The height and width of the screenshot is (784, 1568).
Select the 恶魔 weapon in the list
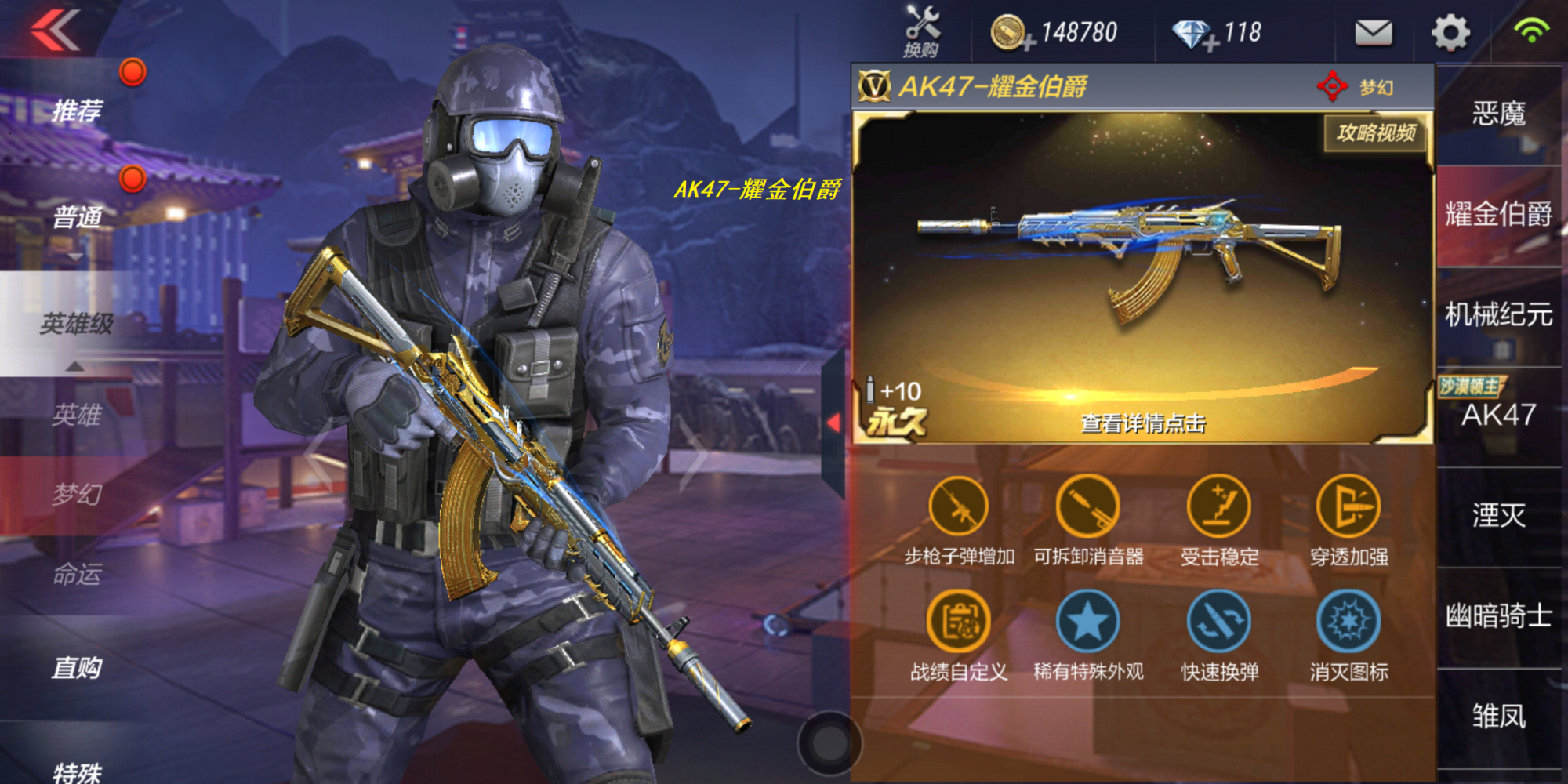(1498, 114)
